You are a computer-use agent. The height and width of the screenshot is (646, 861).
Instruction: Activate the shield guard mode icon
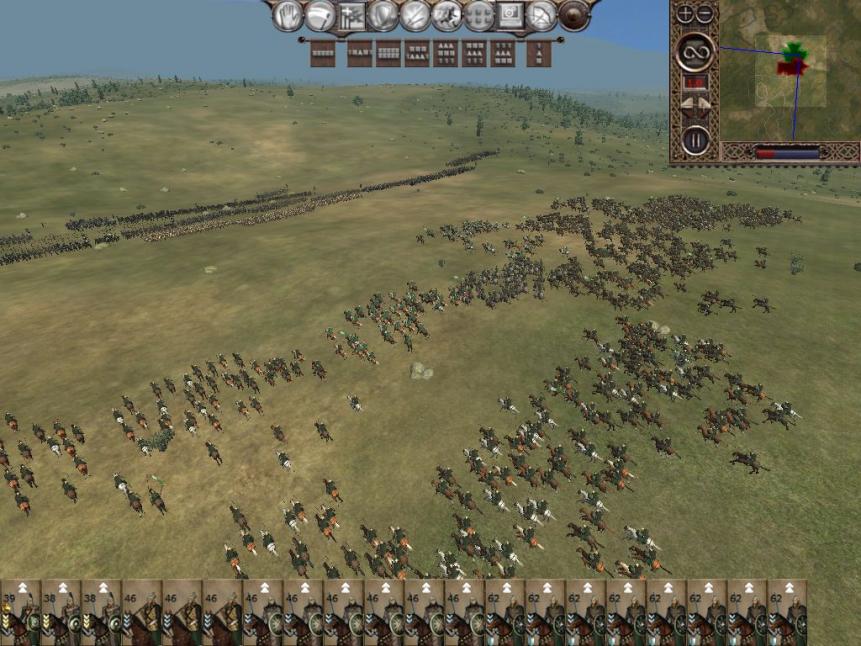383,16
